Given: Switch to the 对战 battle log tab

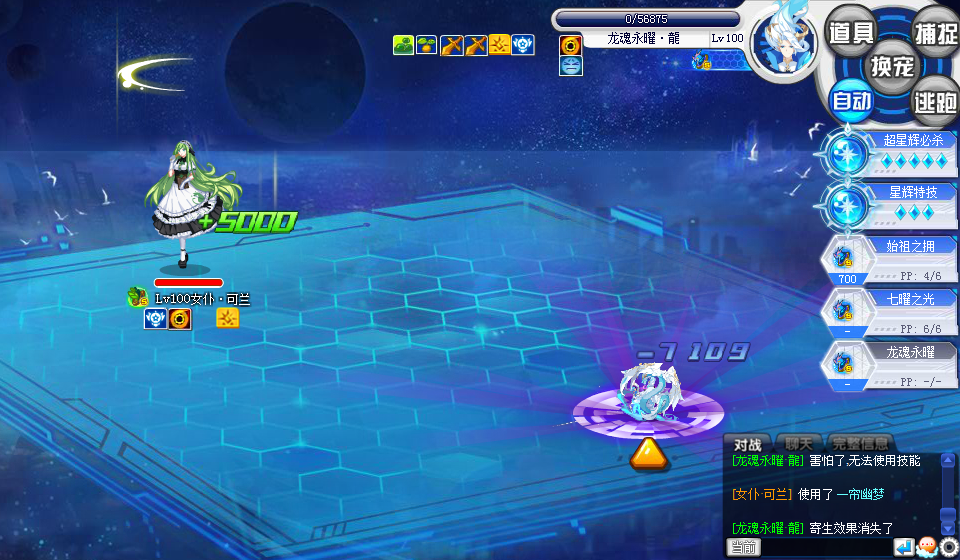Looking at the screenshot, I should click(748, 444).
